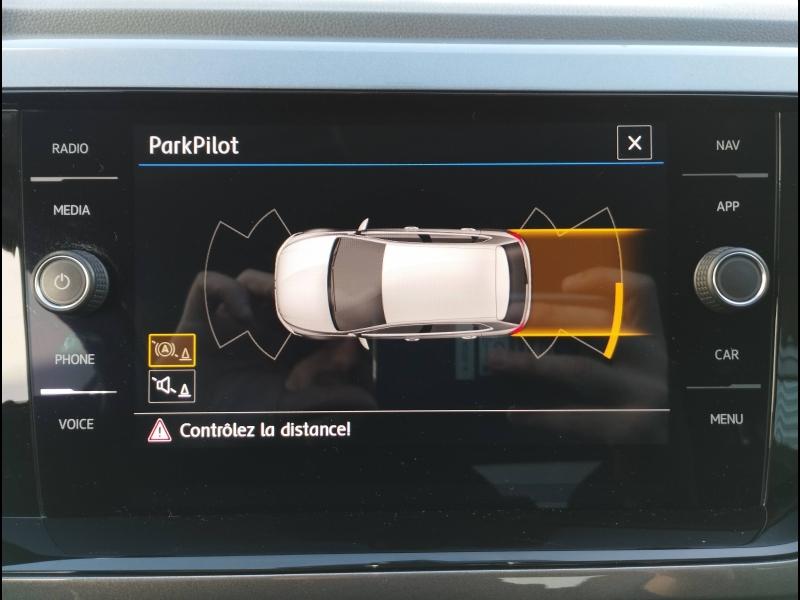Open the PHONE menu
The width and height of the screenshot is (800, 600).
(74, 359)
